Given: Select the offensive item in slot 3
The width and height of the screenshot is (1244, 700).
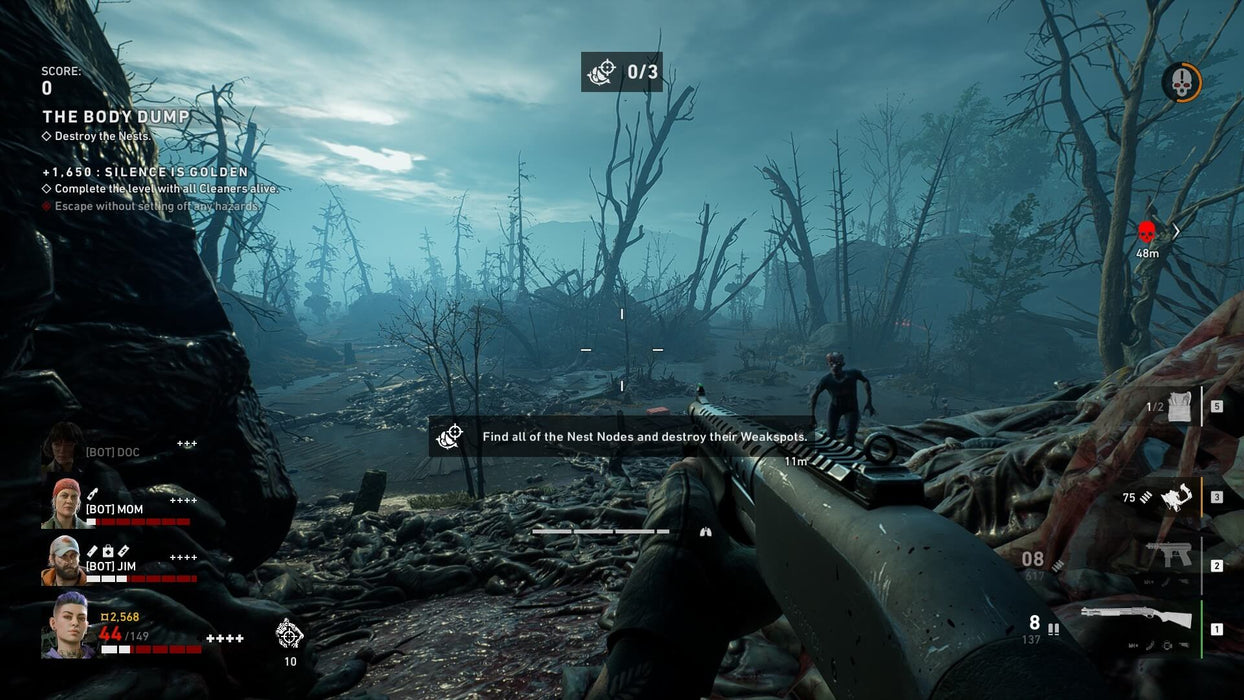Looking at the screenshot, I should pos(1177,497).
